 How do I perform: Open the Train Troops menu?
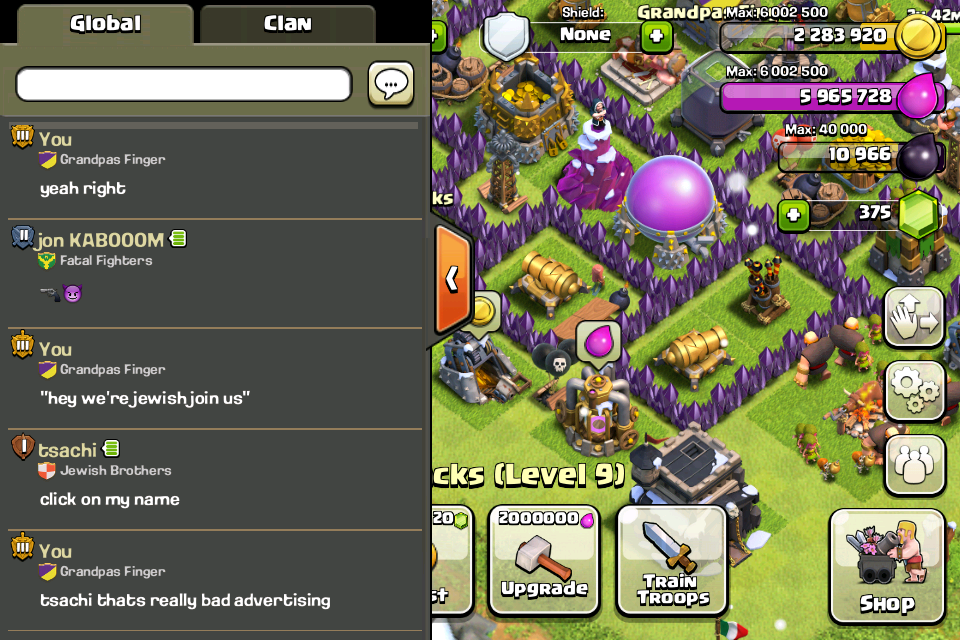coord(672,560)
